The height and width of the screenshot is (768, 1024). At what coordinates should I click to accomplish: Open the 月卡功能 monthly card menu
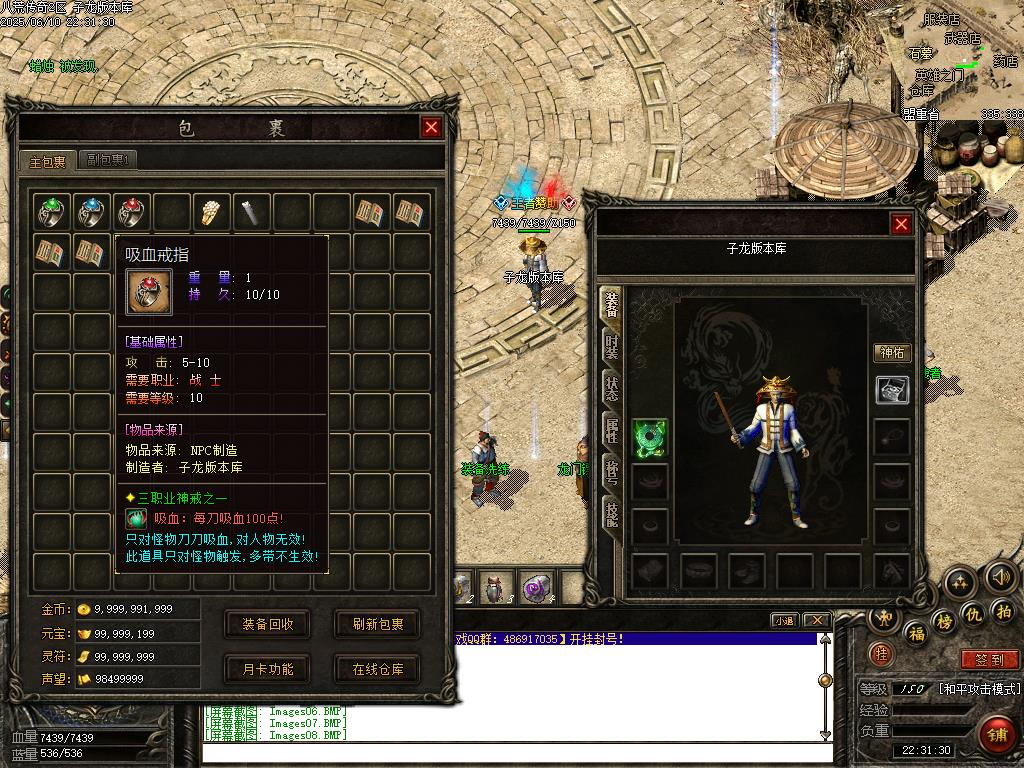coord(268,669)
